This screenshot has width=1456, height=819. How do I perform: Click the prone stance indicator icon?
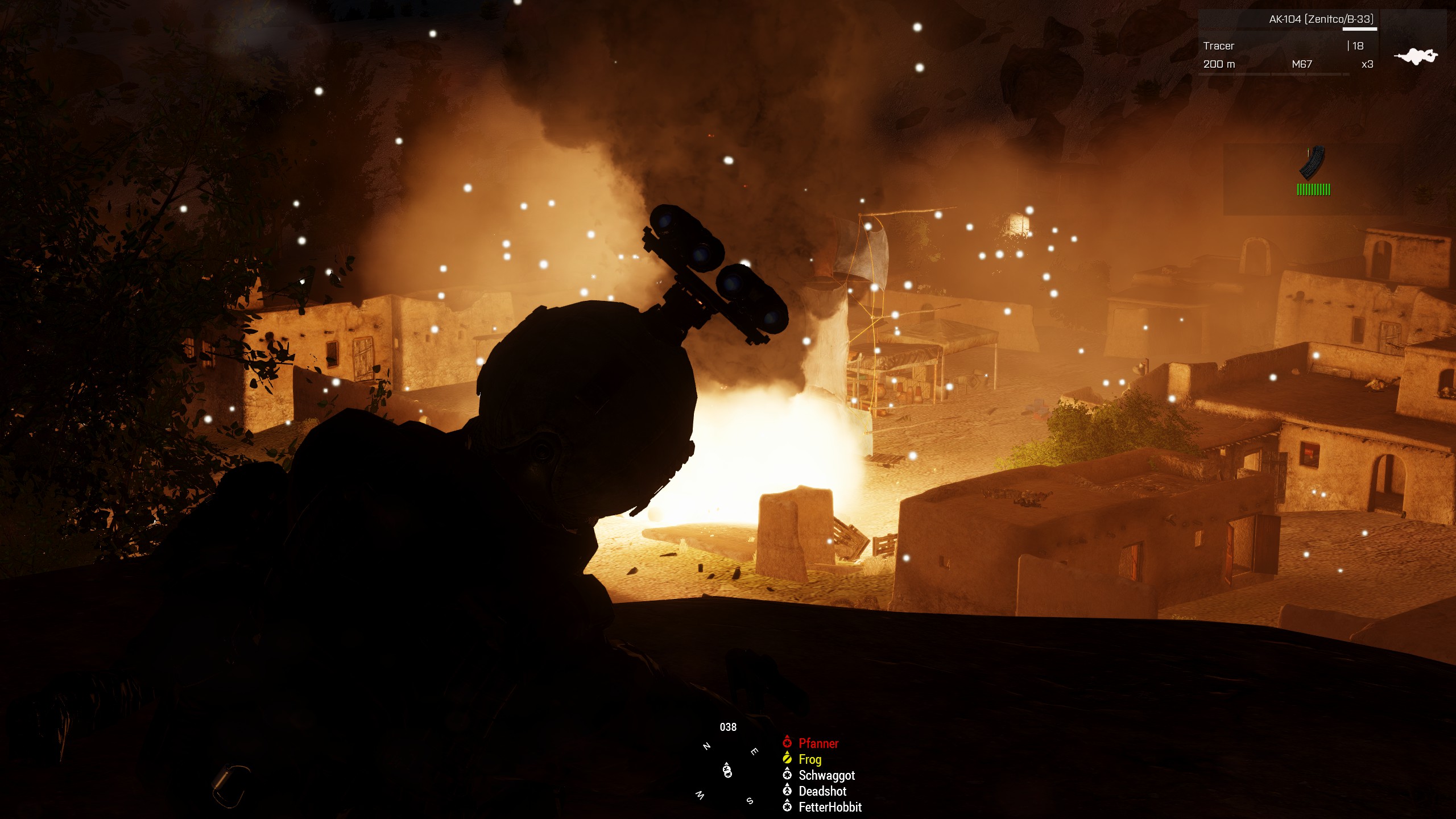(1416, 56)
